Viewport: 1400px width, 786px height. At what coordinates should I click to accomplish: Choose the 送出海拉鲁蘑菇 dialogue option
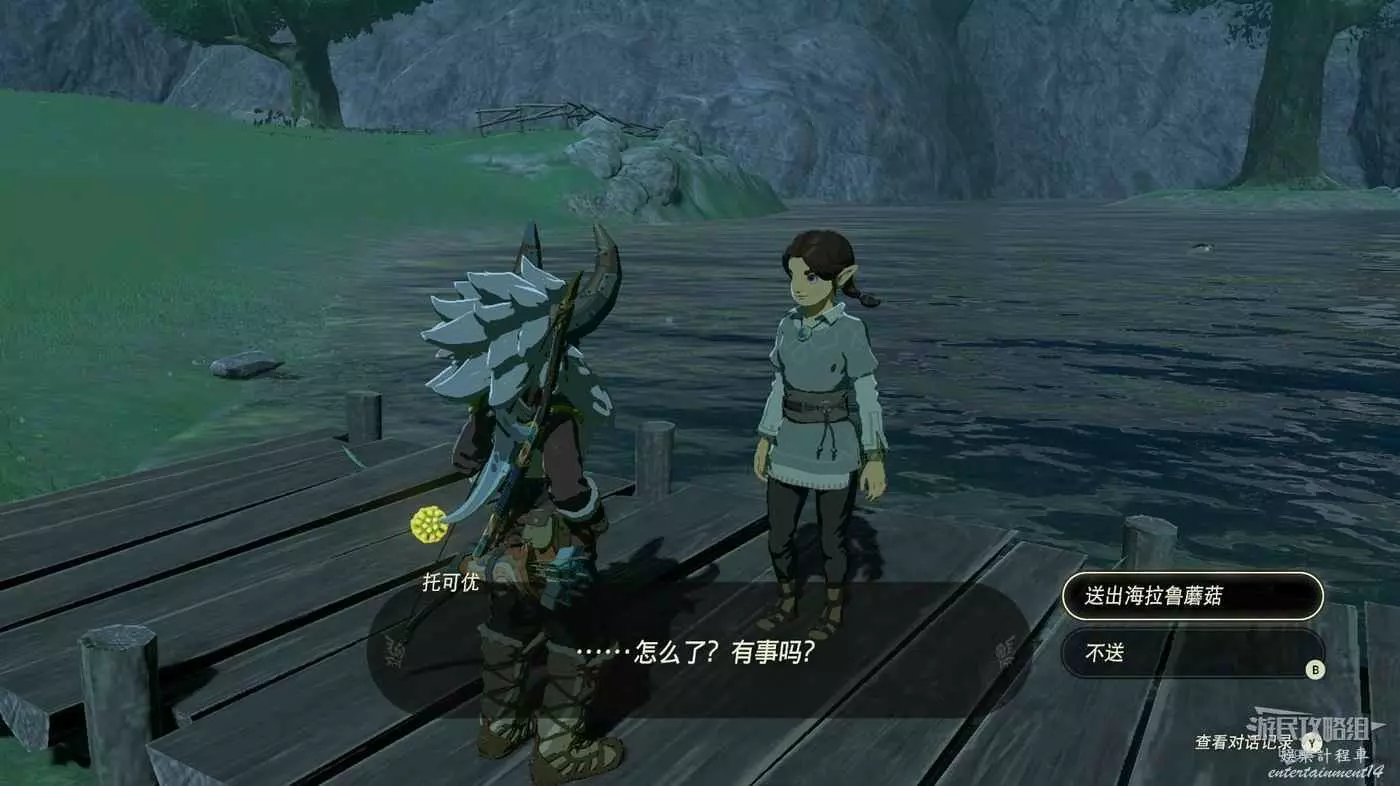click(1192, 596)
